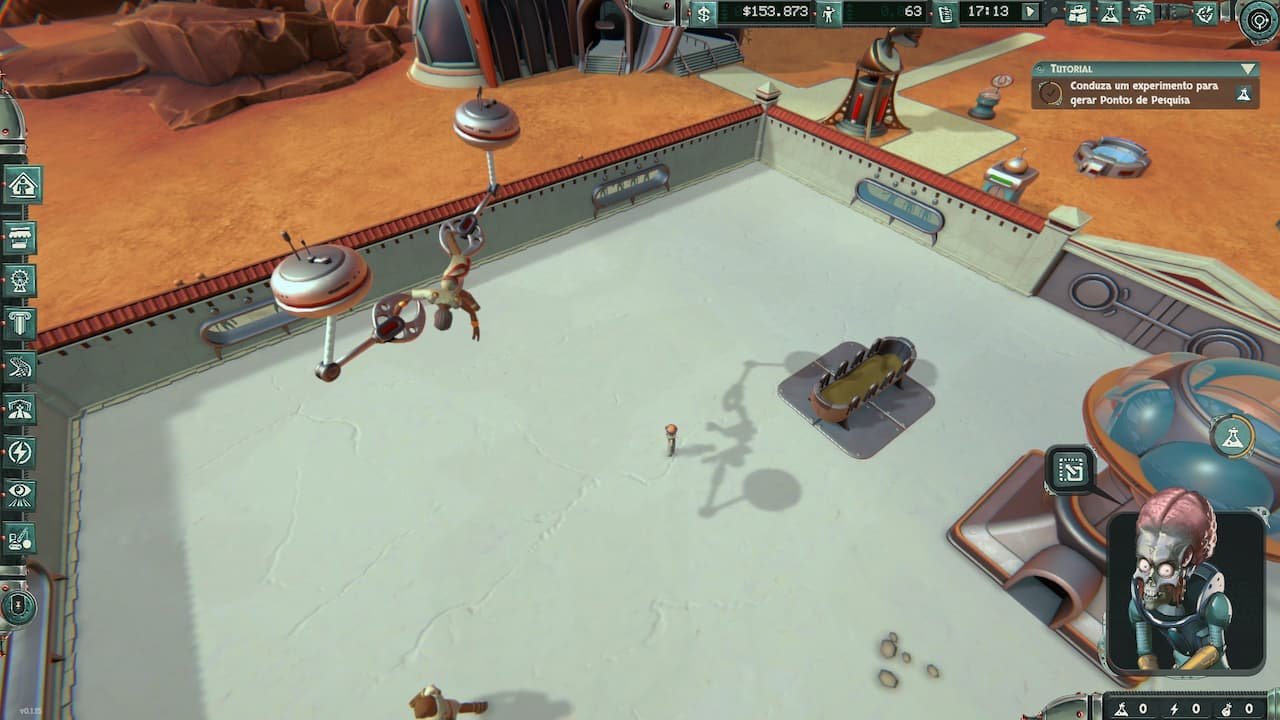Click the Martian advisor portrait
This screenshot has width=1280, height=720.
tap(1186, 590)
